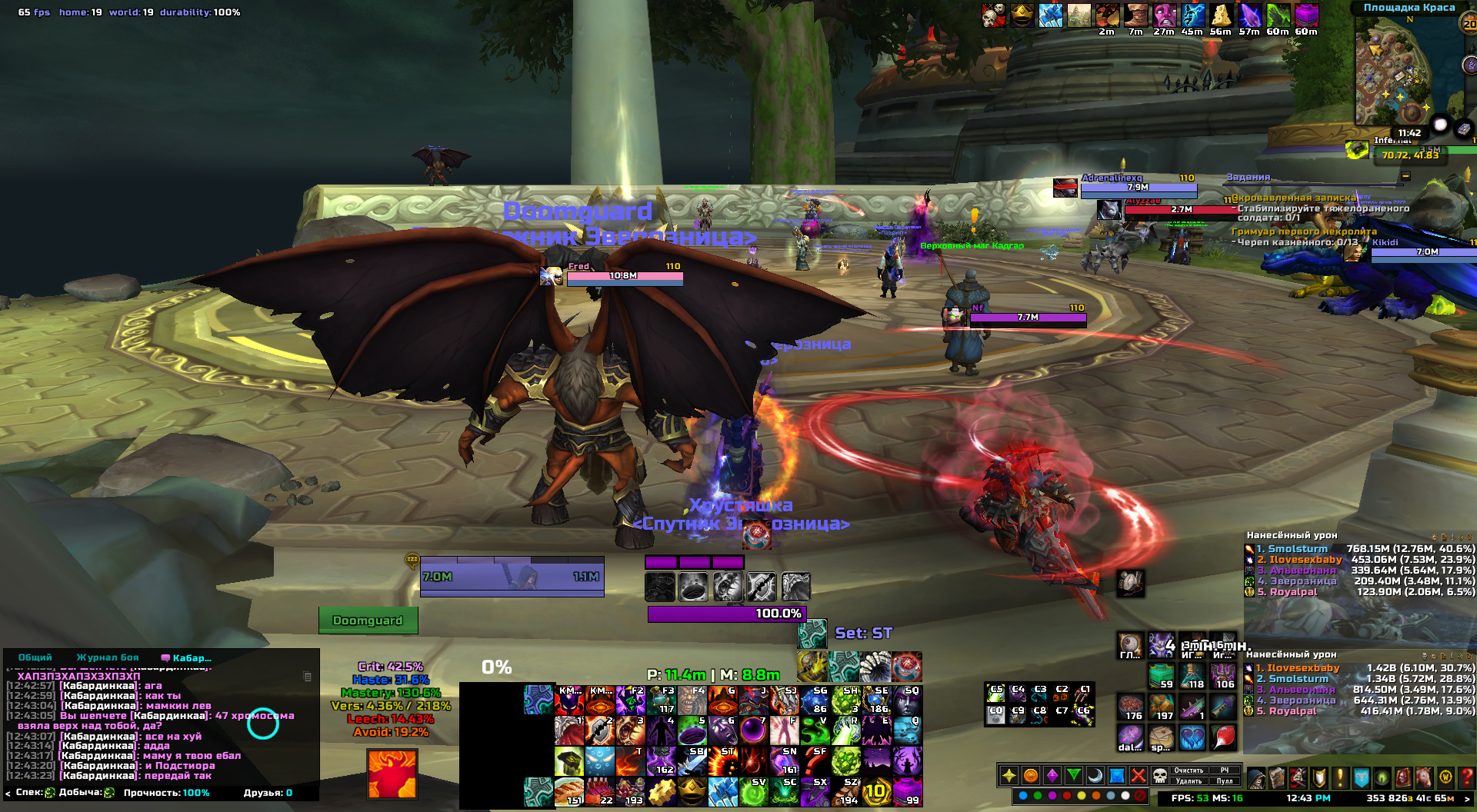
Task: Activate the purple orb ability on key 7
Action: click(x=754, y=730)
